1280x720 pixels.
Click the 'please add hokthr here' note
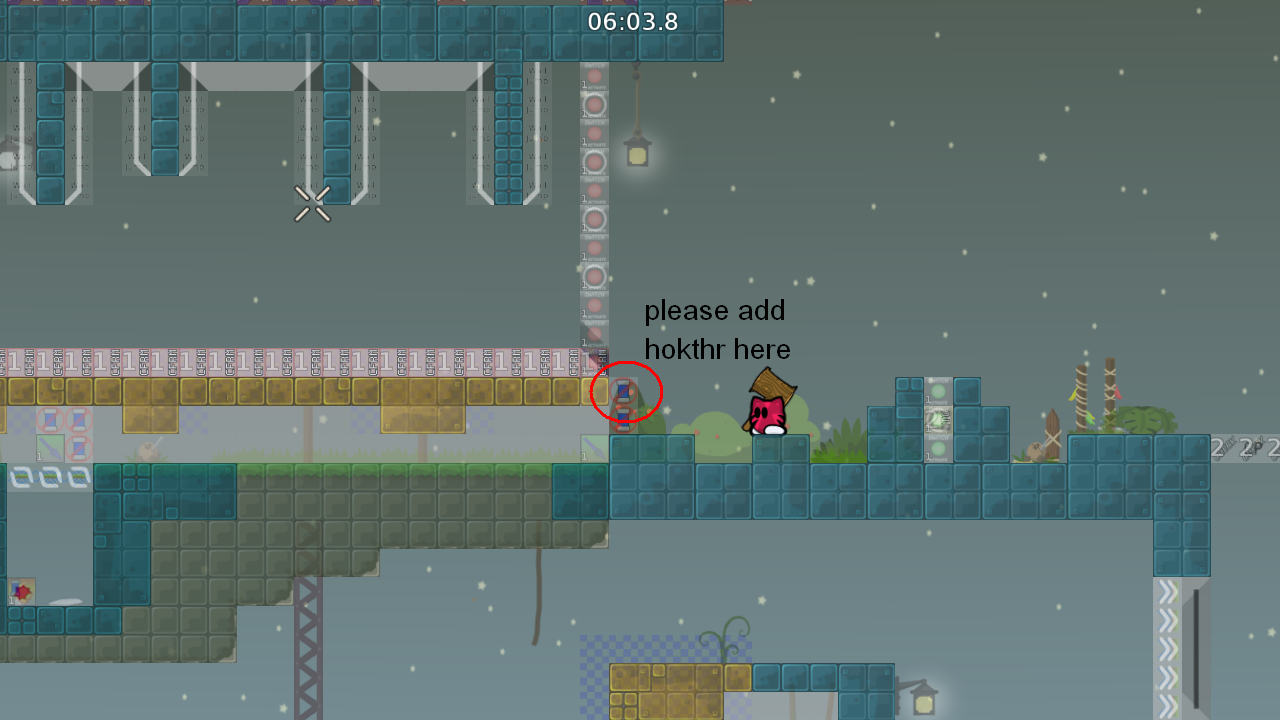tap(716, 330)
